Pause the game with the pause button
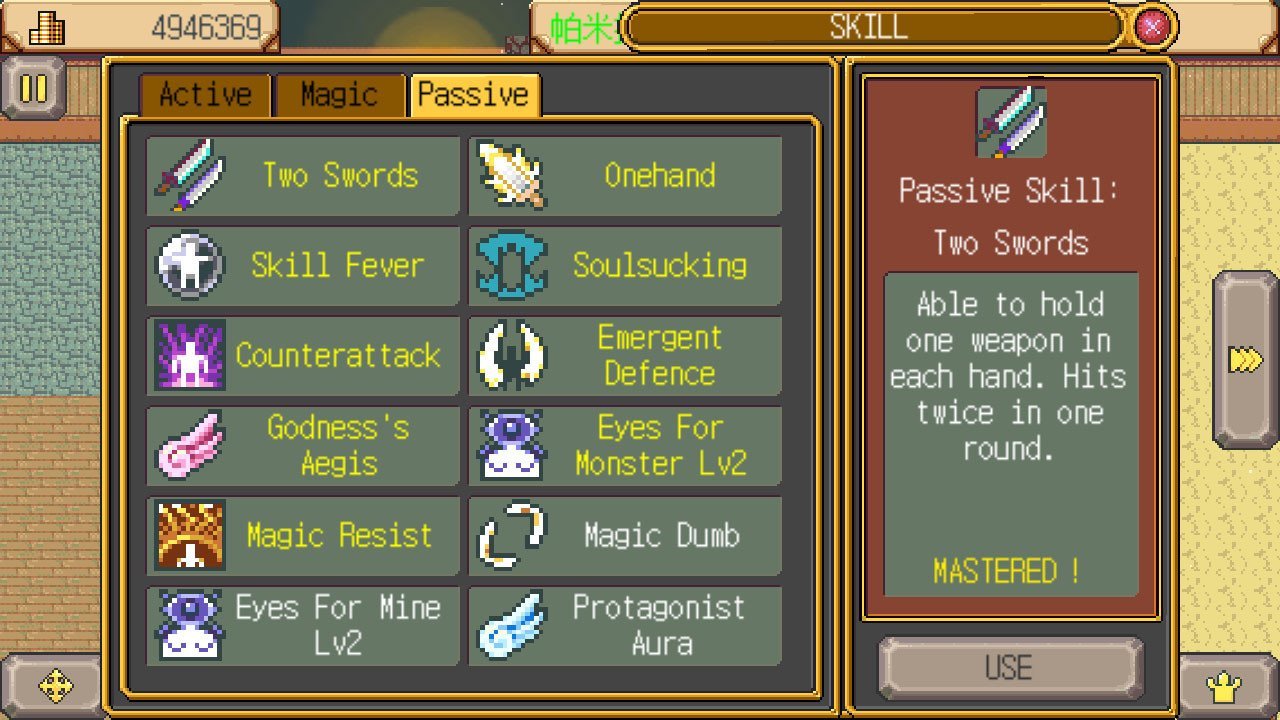This screenshot has width=1280, height=720. [x=33, y=89]
